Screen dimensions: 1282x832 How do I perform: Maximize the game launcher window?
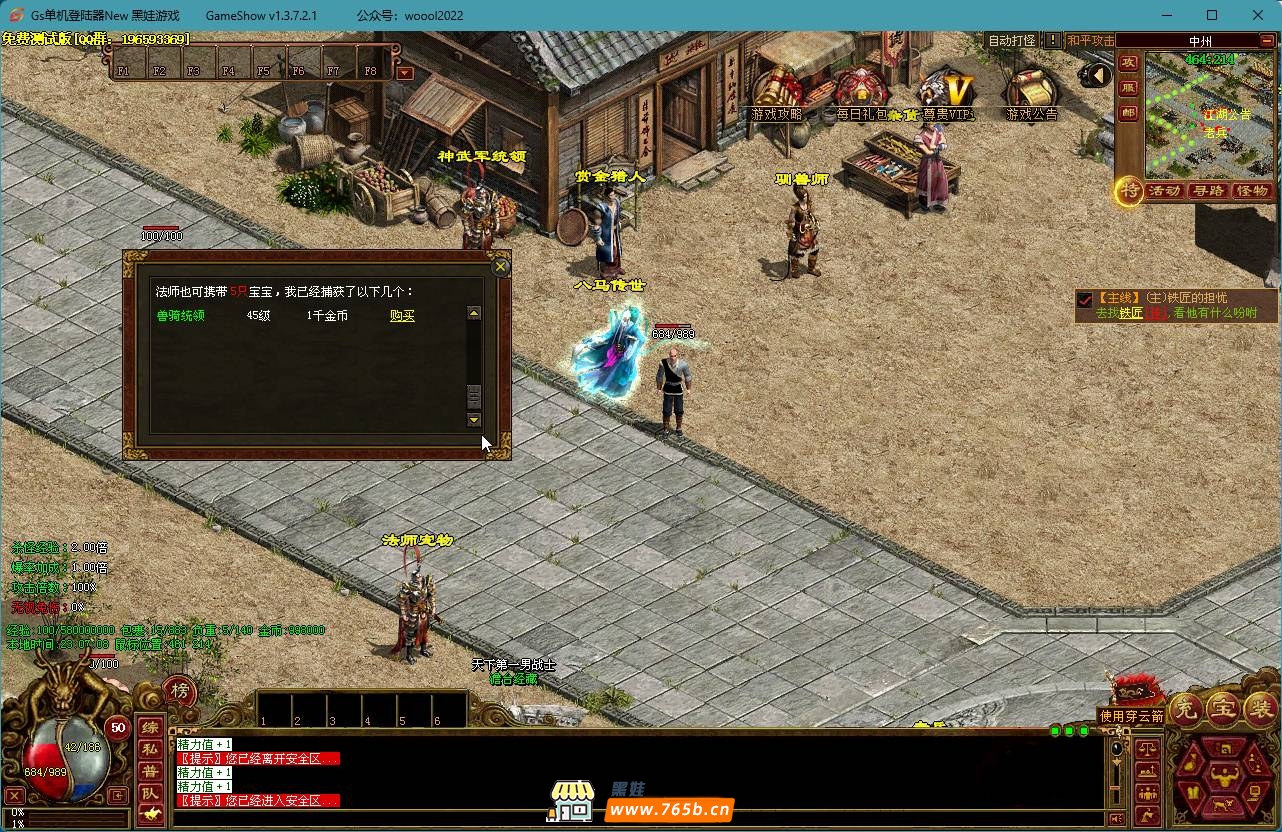[1212, 15]
